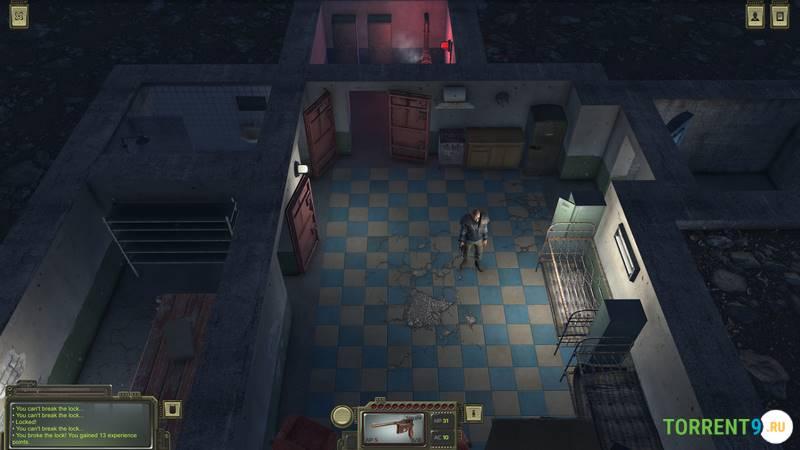Click the round button beside the weapon panel
Image resolution: width=800 pixels, height=450 pixels.
(x=343, y=416)
